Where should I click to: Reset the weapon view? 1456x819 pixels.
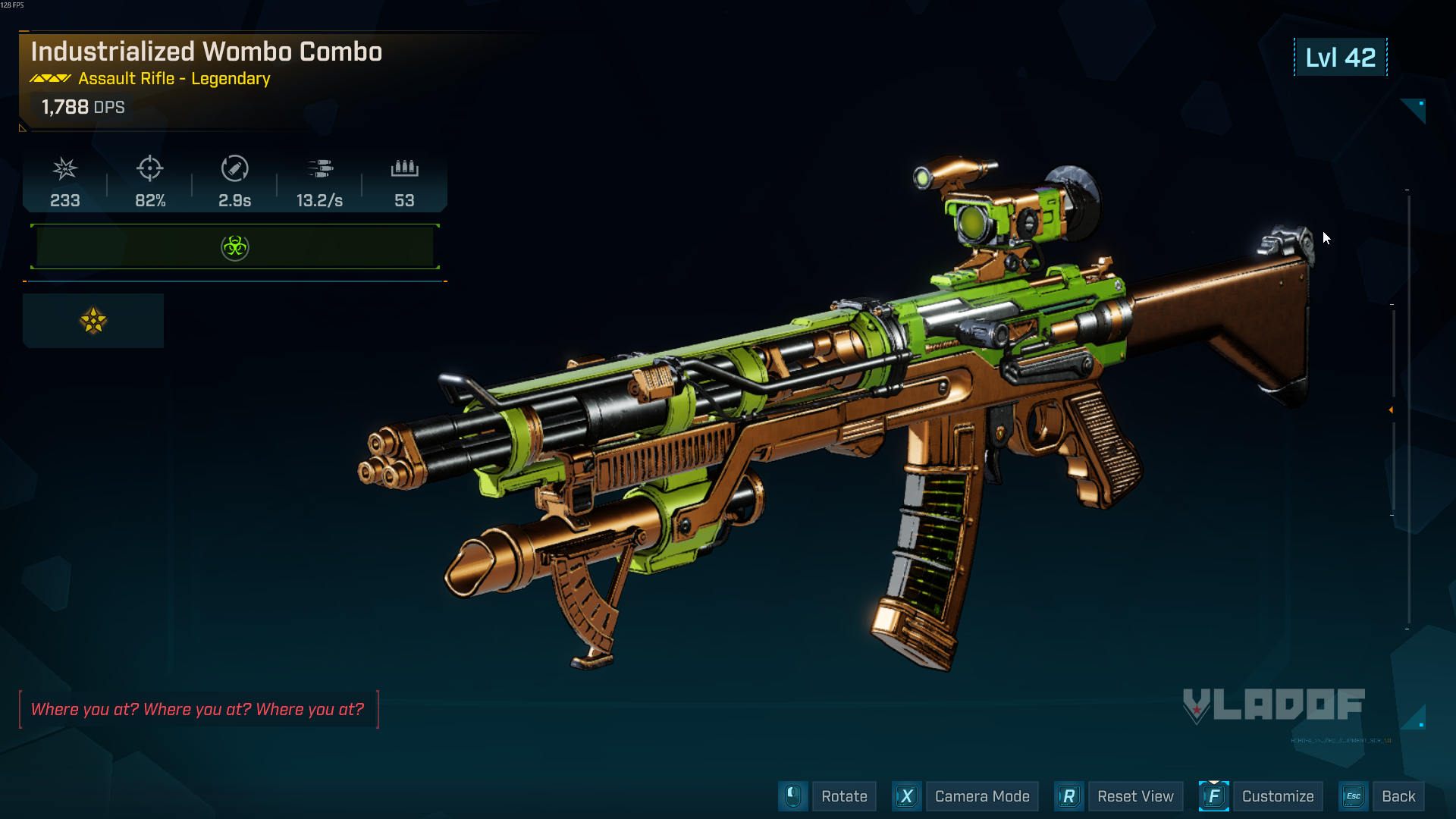tap(1134, 796)
